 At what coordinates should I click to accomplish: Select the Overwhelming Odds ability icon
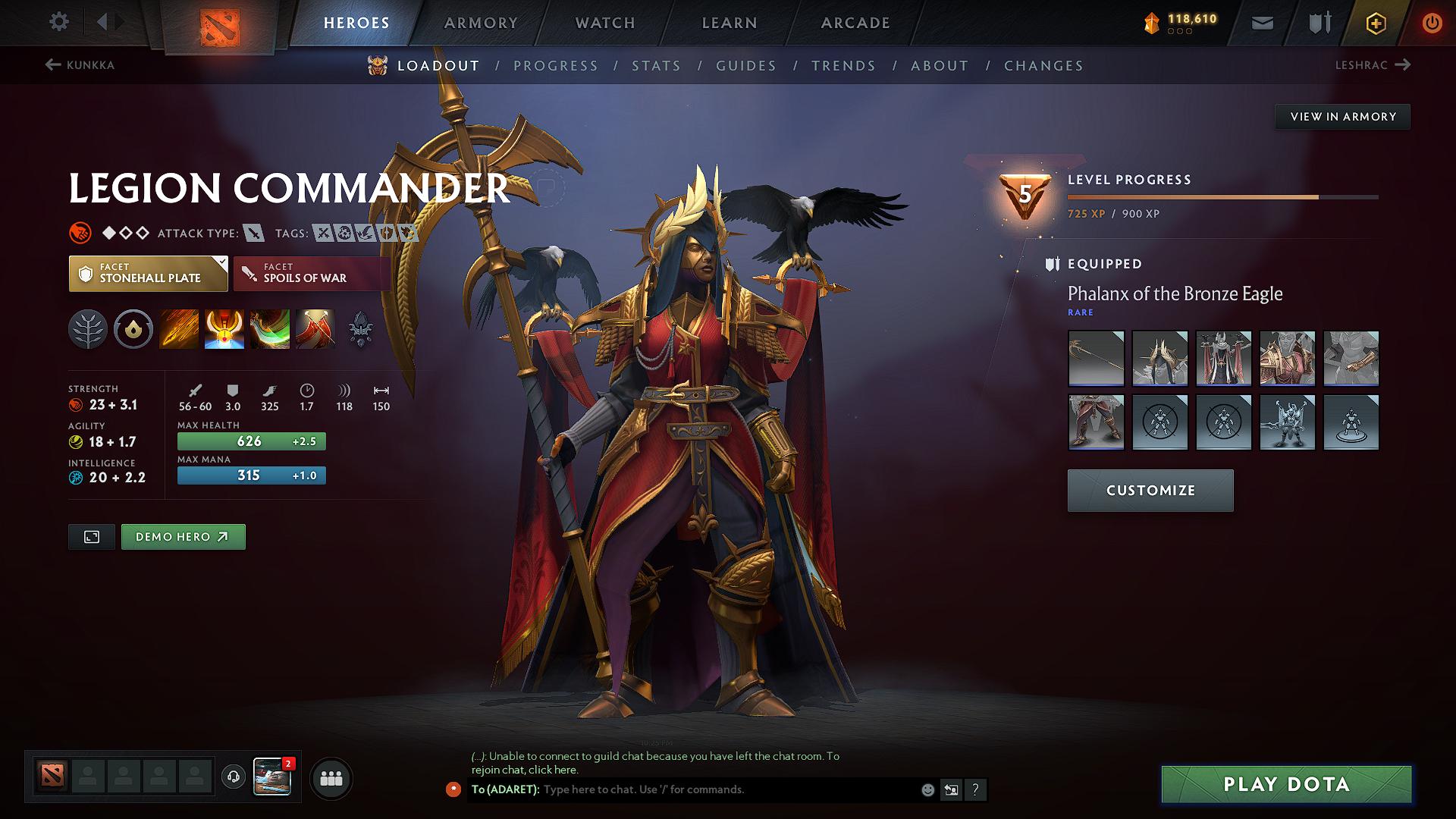178,329
